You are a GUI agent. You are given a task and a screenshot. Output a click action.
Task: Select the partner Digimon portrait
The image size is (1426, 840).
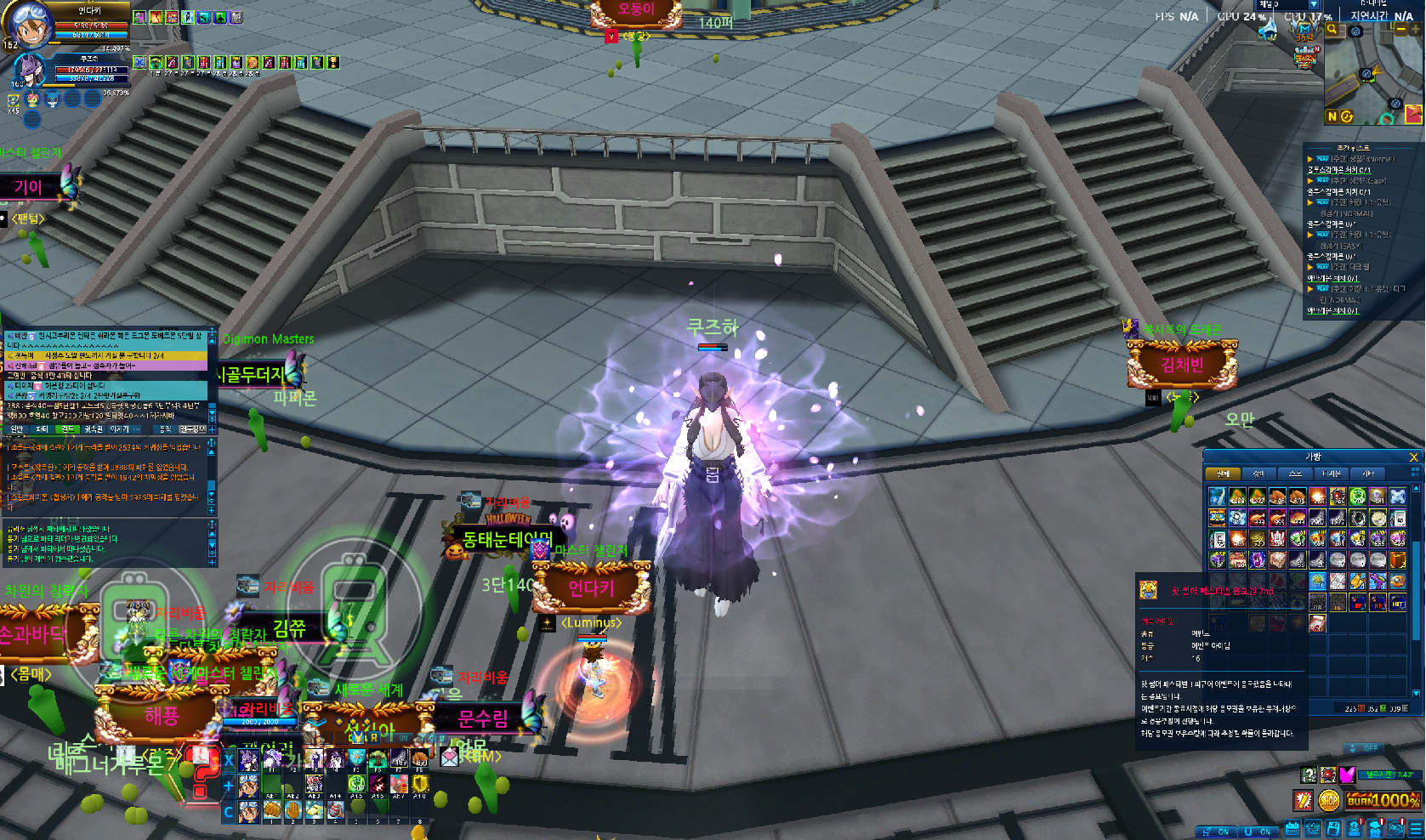(29, 71)
